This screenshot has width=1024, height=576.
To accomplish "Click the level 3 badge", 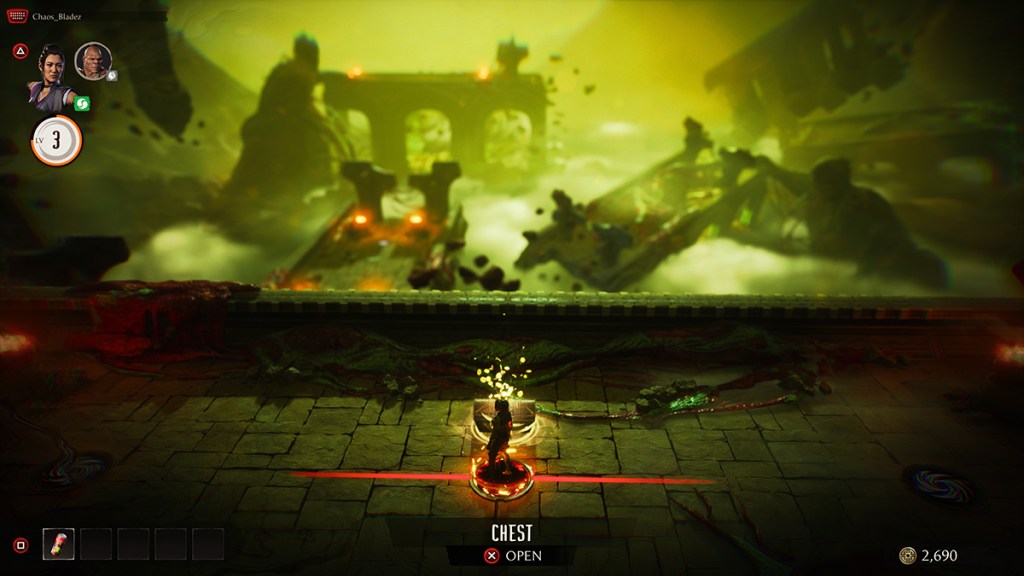I will [x=56, y=140].
